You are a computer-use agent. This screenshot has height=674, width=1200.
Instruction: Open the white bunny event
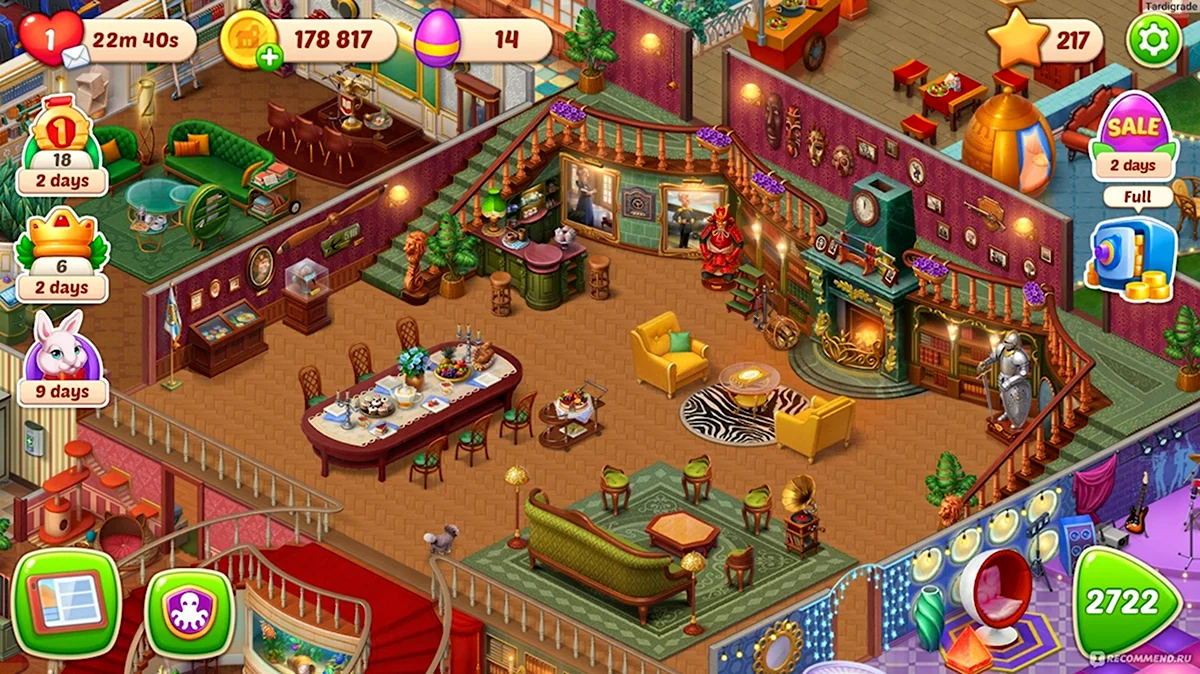62,355
